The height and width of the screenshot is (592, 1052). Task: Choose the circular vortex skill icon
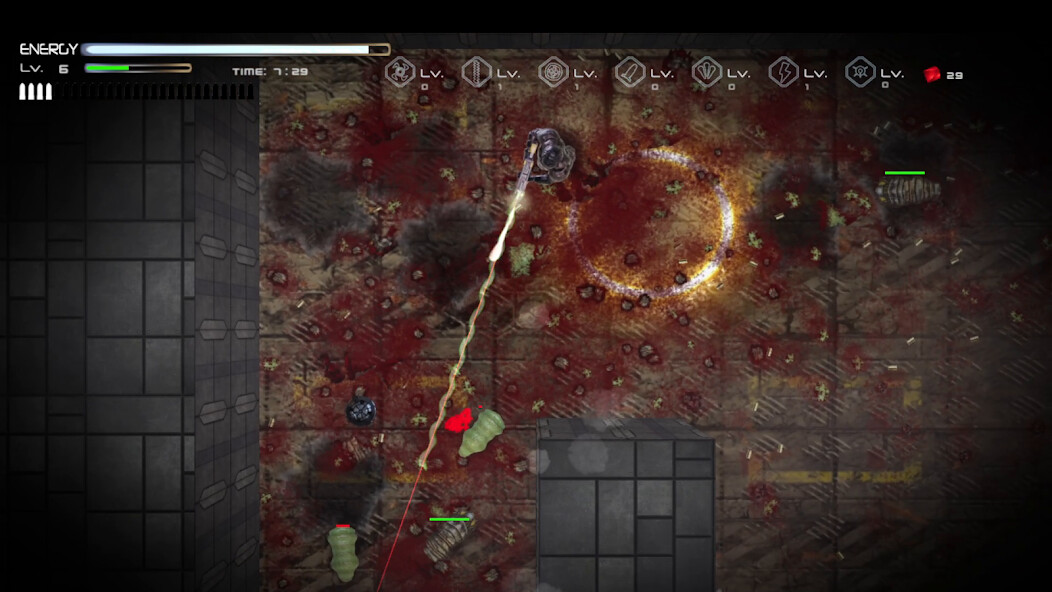[x=553, y=72]
